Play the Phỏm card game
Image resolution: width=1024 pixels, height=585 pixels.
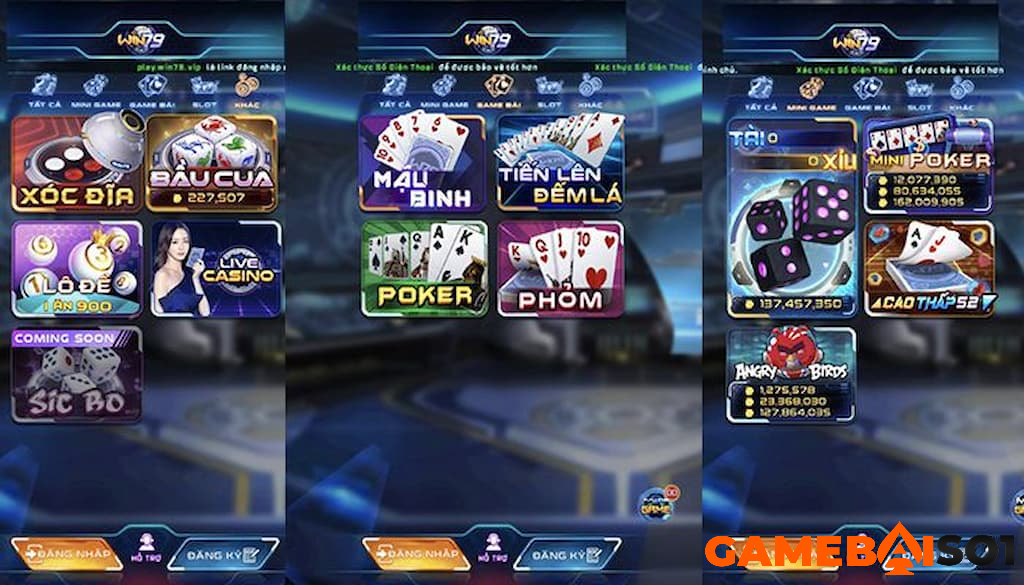coord(560,268)
